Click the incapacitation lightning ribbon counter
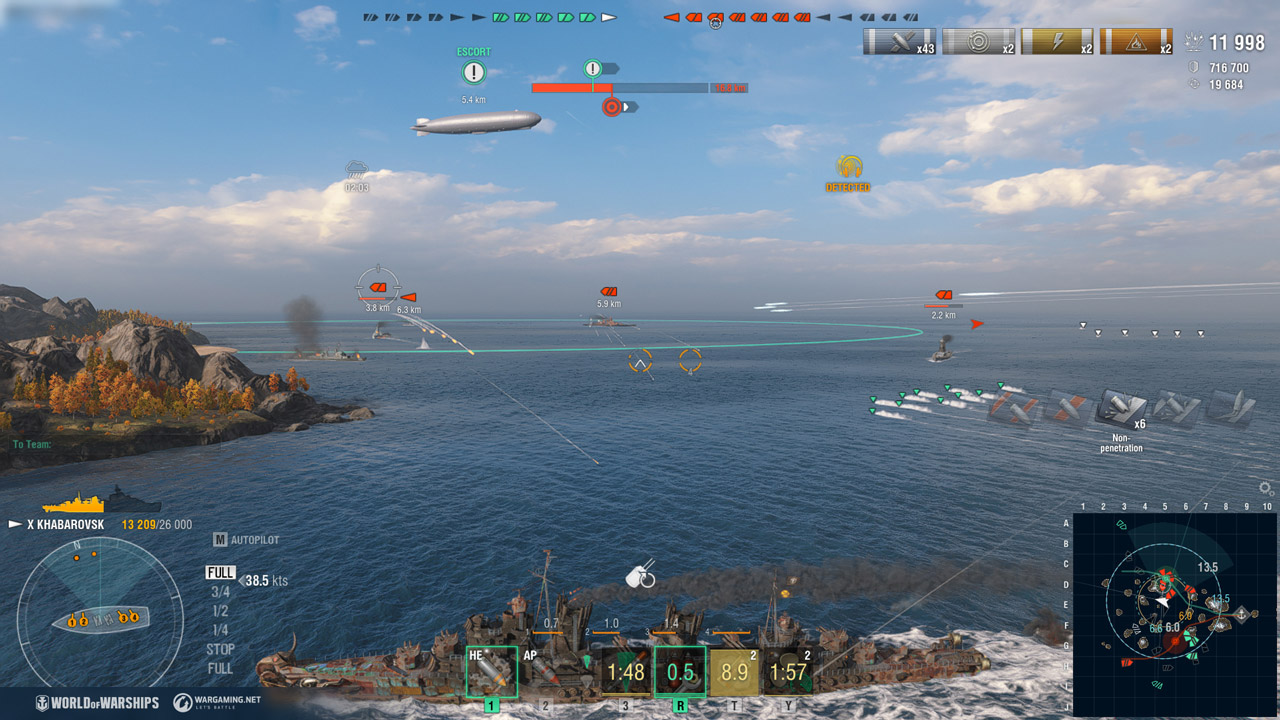 pos(1057,43)
